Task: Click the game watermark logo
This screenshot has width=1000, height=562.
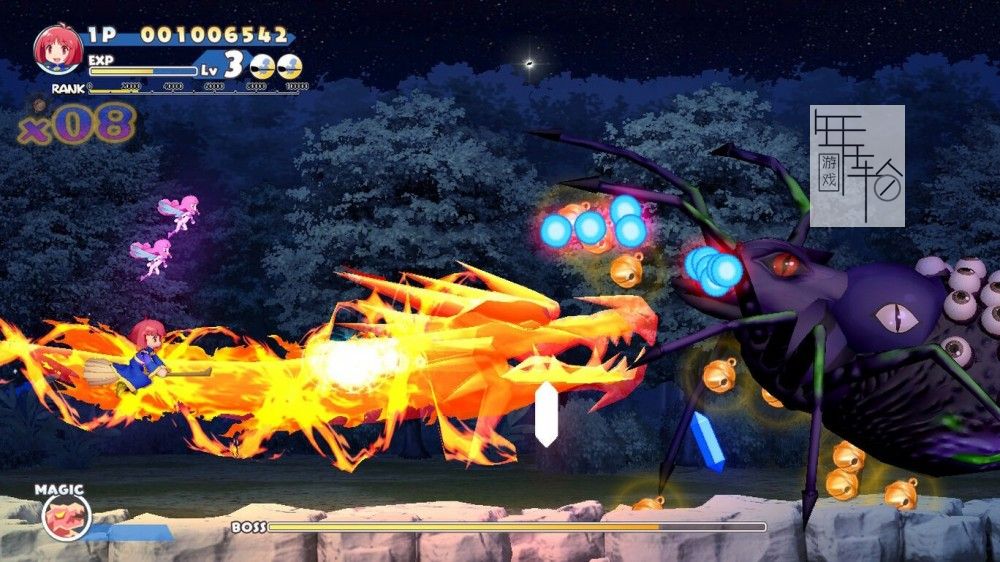Action: click(x=857, y=165)
